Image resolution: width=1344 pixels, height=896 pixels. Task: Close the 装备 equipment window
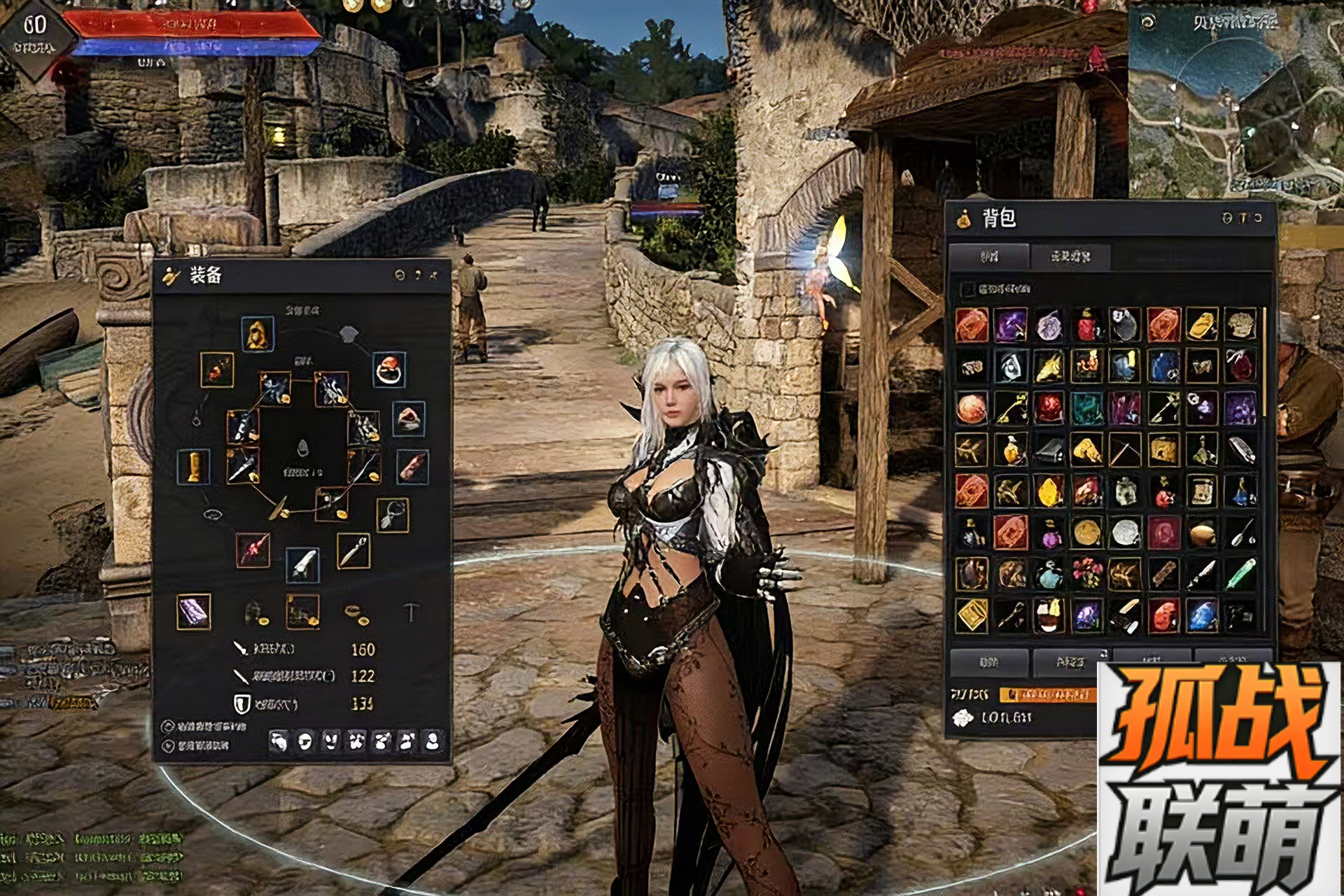435,275
